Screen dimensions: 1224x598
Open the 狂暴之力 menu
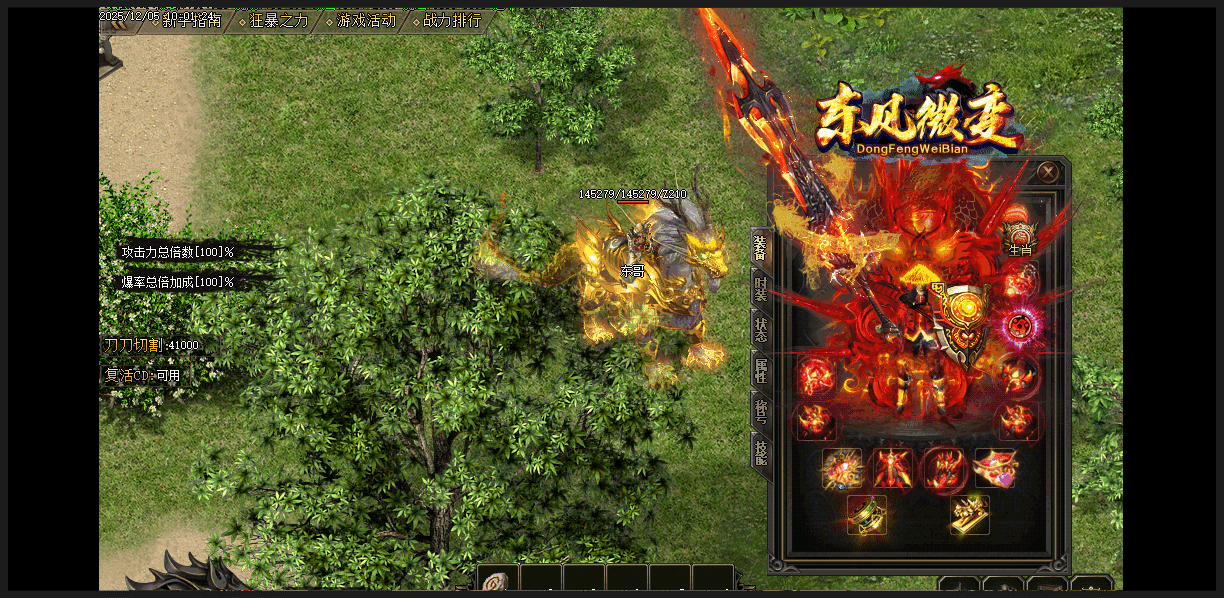(x=278, y=21)
